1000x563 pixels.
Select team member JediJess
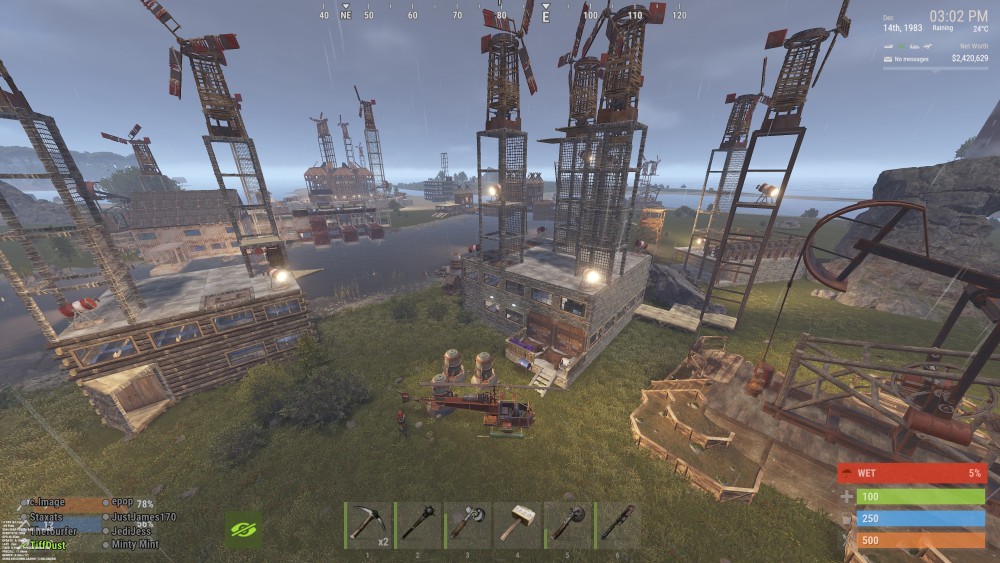tap(133, 531)
